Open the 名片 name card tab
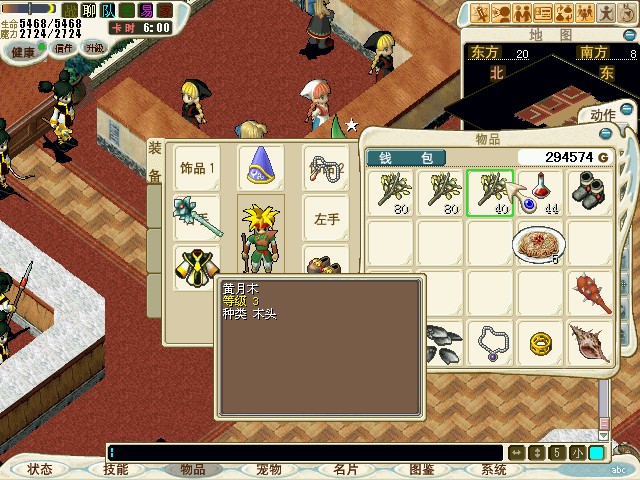This screenshot has width=640, height=480. point(346,469)
